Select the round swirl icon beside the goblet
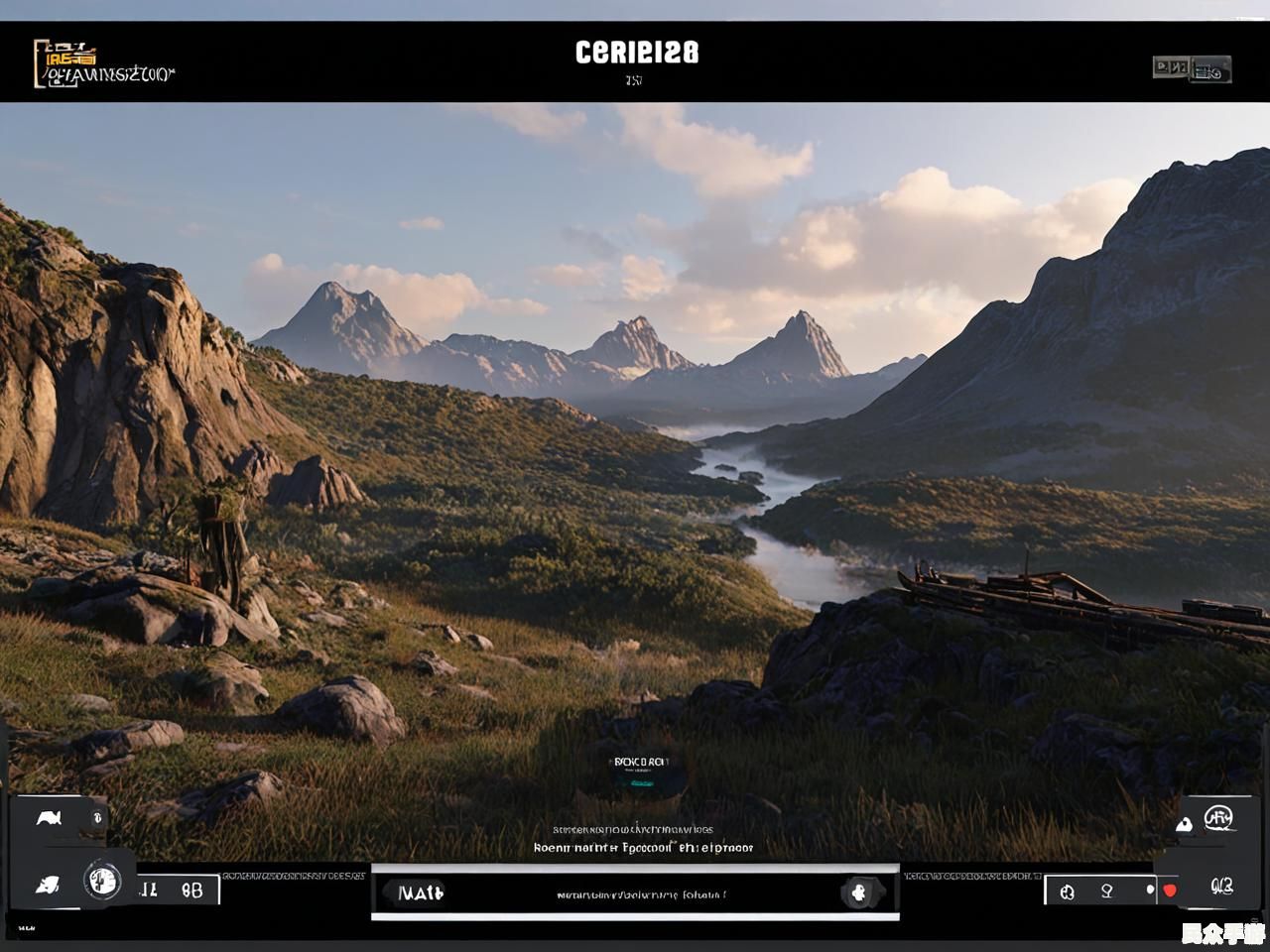1270x952 pixels. click(x=1068, y=892)
